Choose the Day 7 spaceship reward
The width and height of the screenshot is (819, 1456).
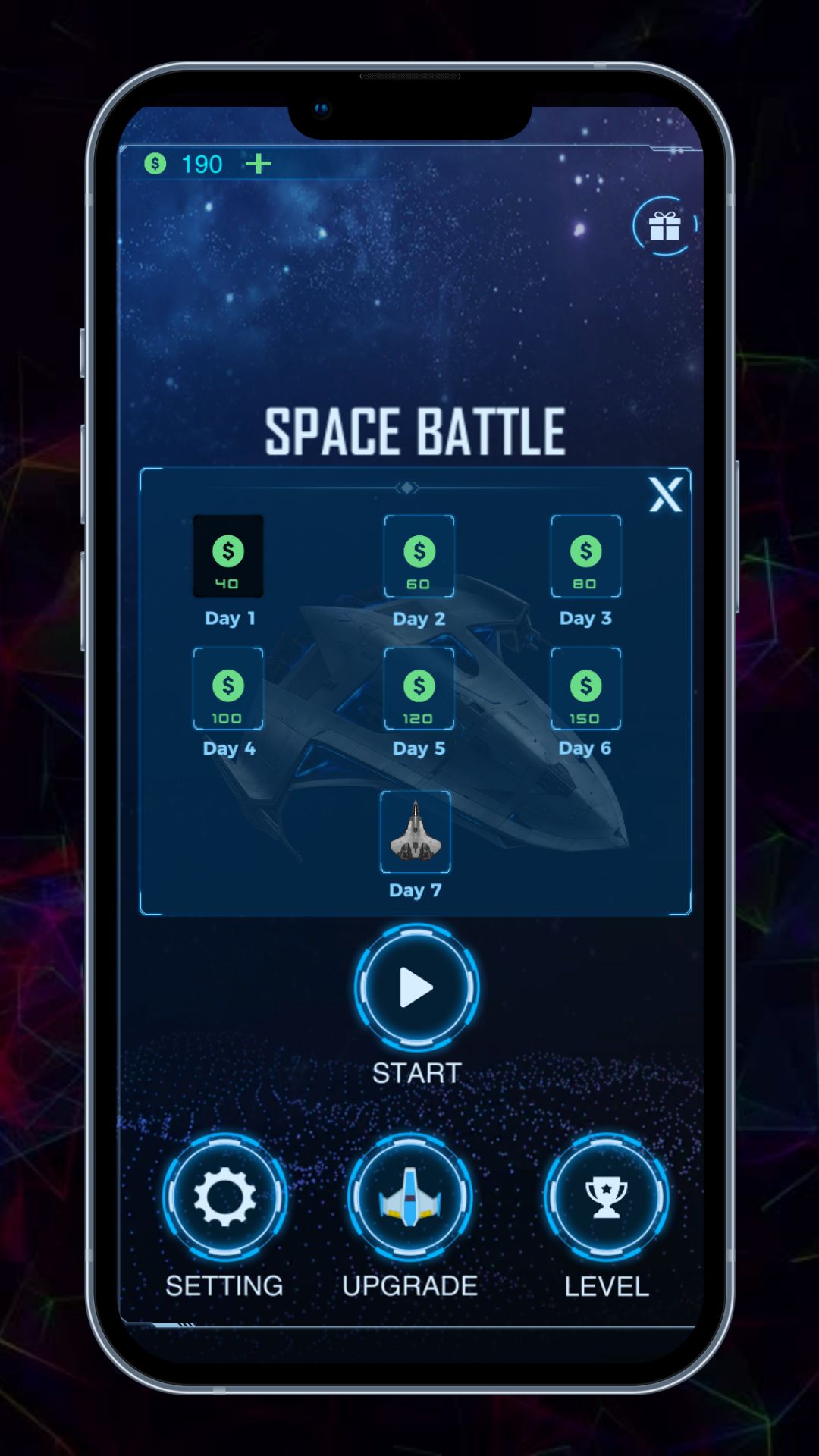[x=415, y=832]
